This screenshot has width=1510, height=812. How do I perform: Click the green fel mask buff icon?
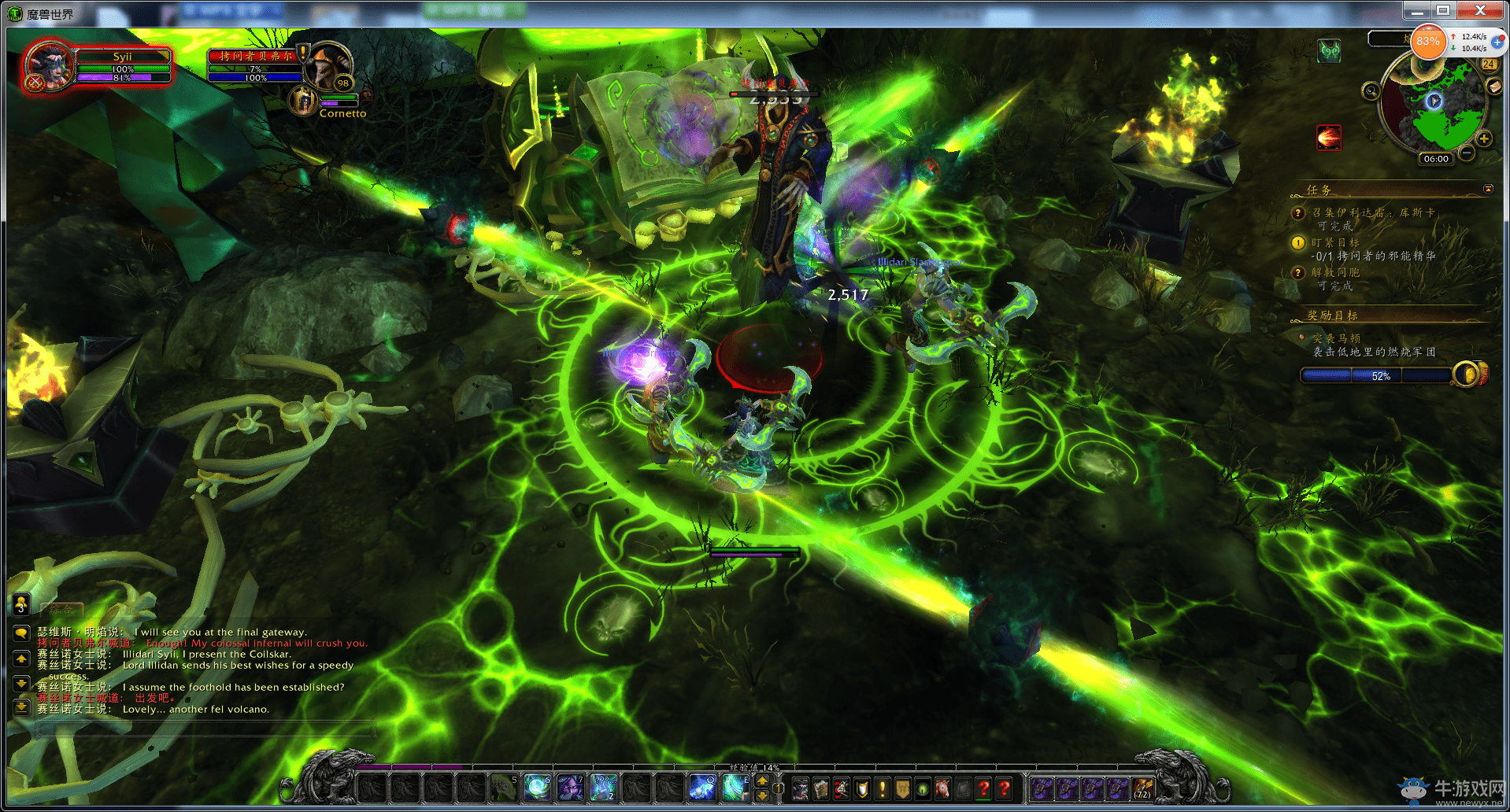point(1329,52)
